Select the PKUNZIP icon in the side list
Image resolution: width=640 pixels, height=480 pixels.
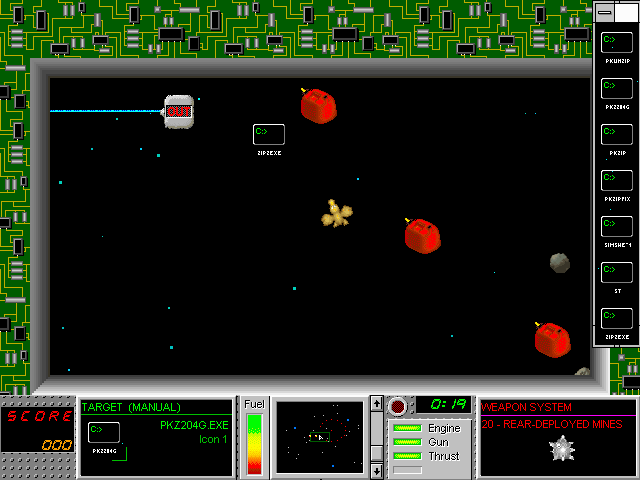pyautogui.click(x=617, y=42)
